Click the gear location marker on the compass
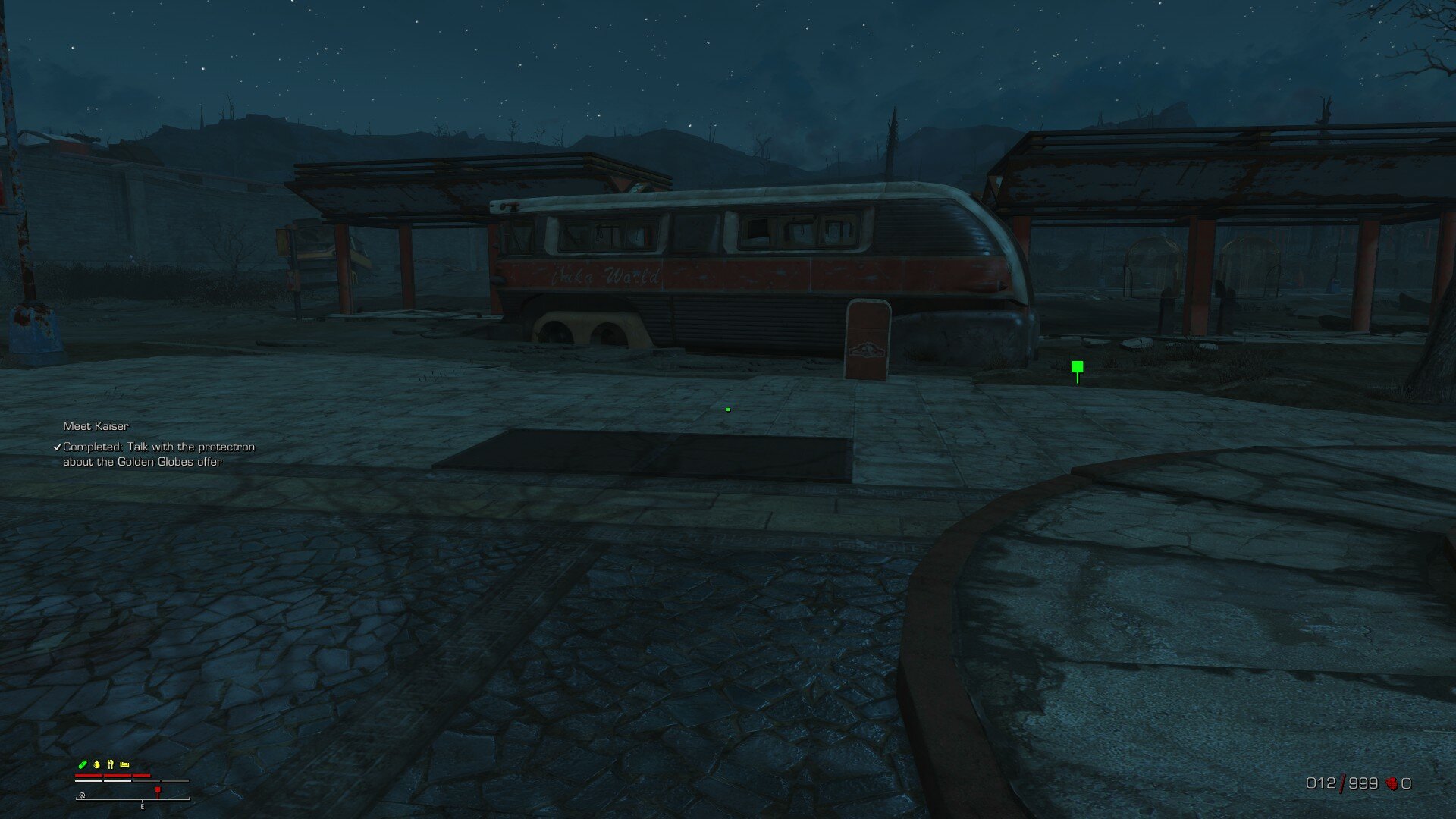The width and height of the screenshot is (1456, 819). 82,795
